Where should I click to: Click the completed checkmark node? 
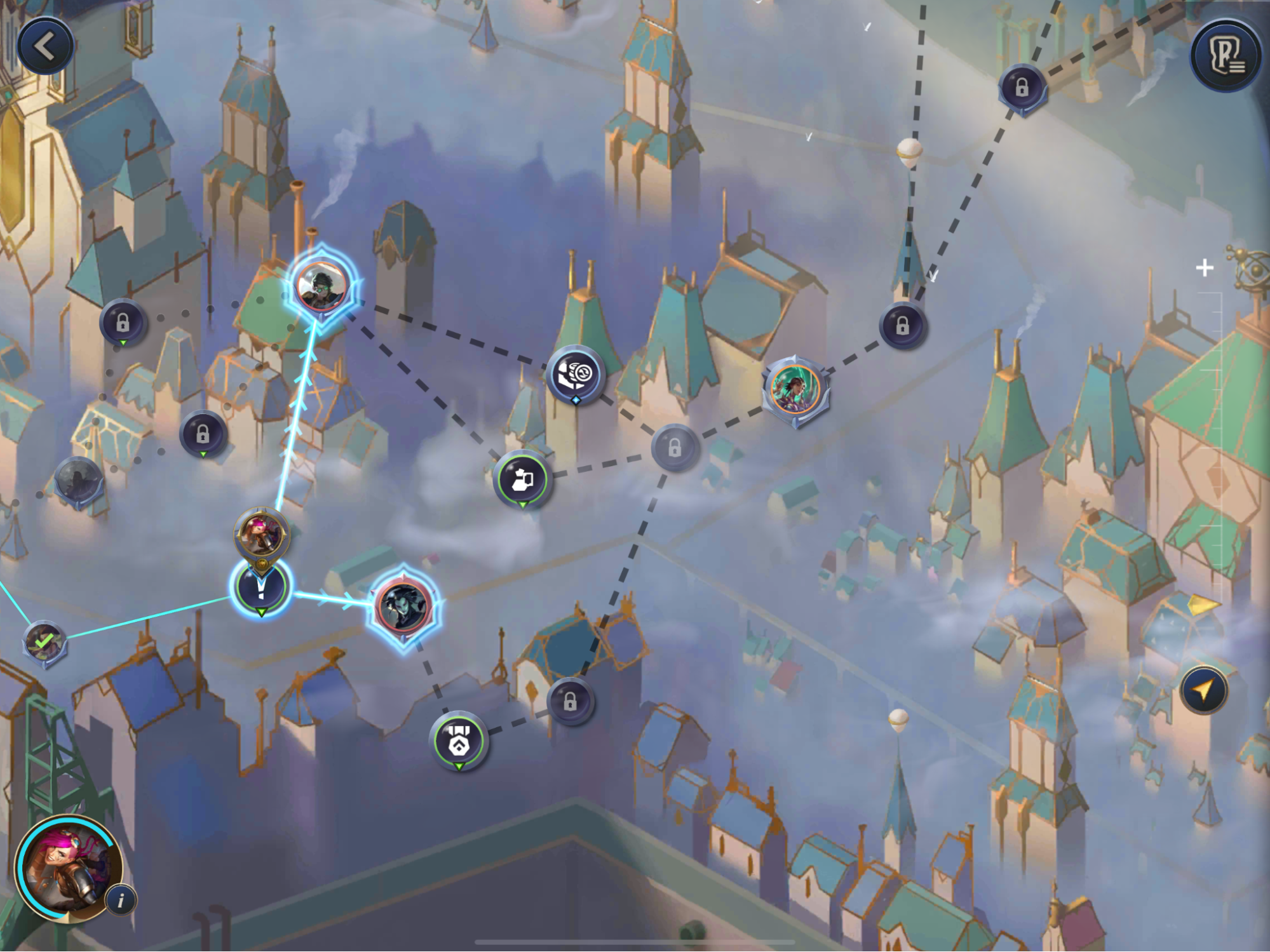coord(43,642)
